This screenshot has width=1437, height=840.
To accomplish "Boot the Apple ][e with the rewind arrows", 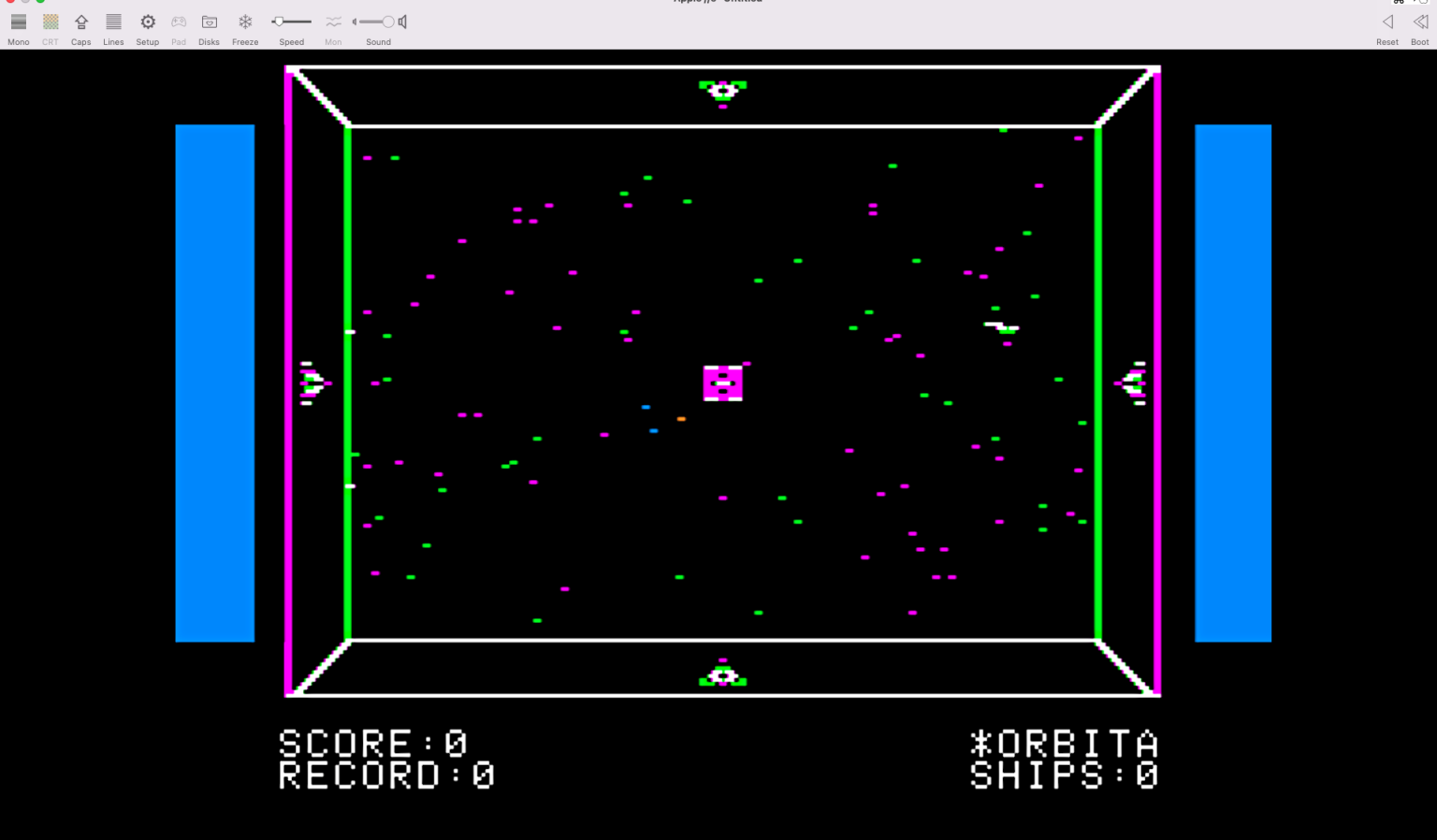I will [1418, 22].
